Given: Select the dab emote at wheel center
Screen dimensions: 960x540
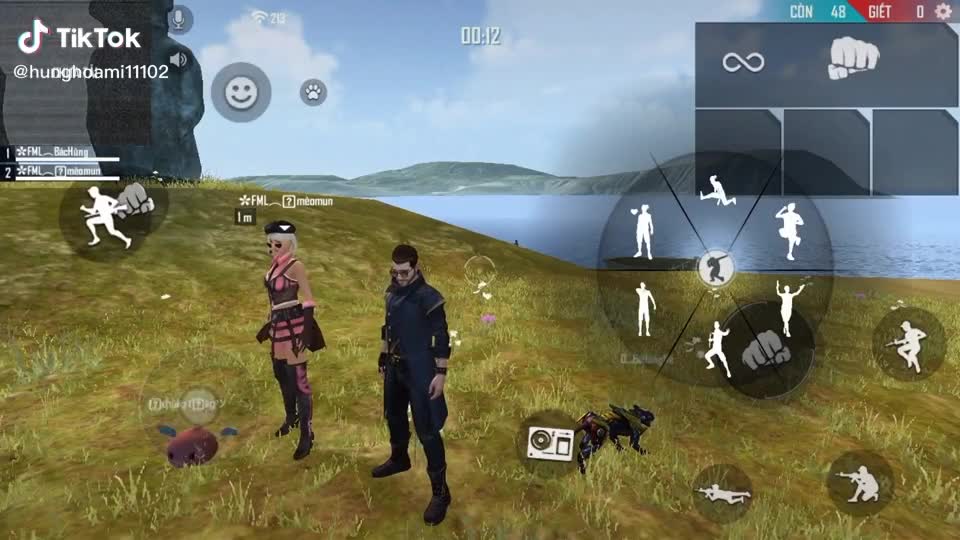Looking at the screenshot, I should point(715,268).
